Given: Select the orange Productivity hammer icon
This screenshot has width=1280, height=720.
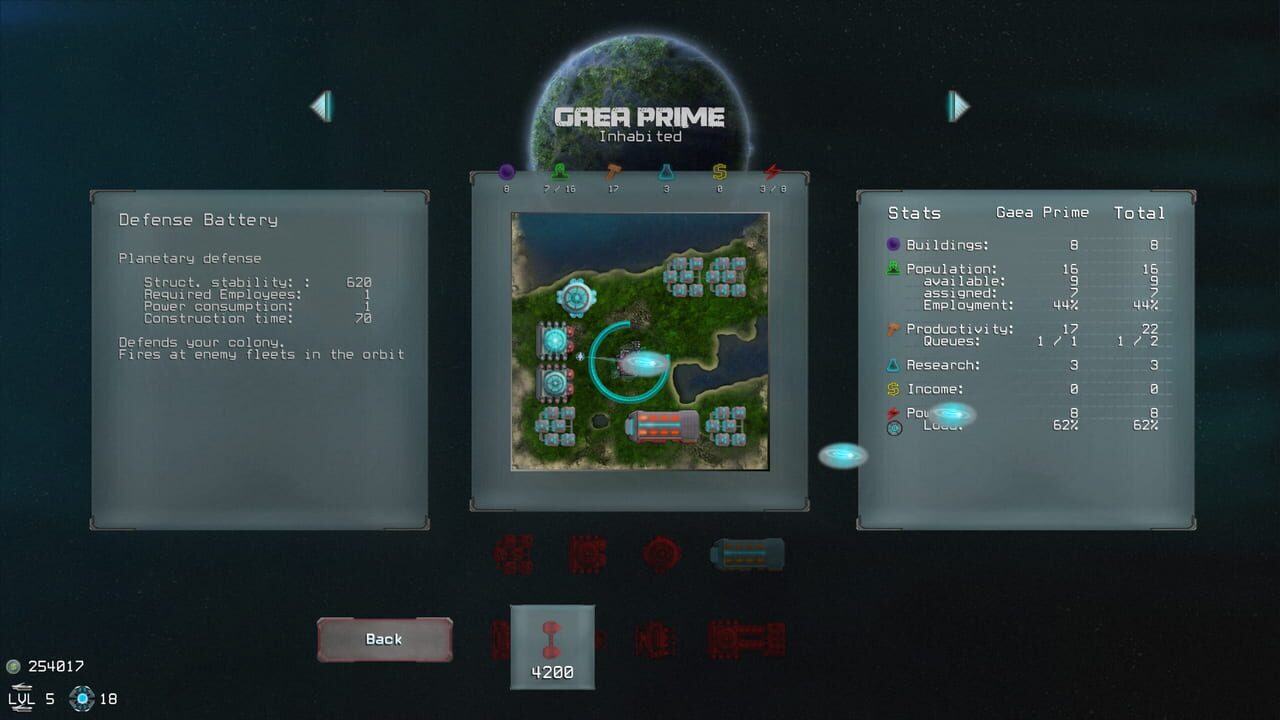Looking at the screenshot, I should pos(614,170).
